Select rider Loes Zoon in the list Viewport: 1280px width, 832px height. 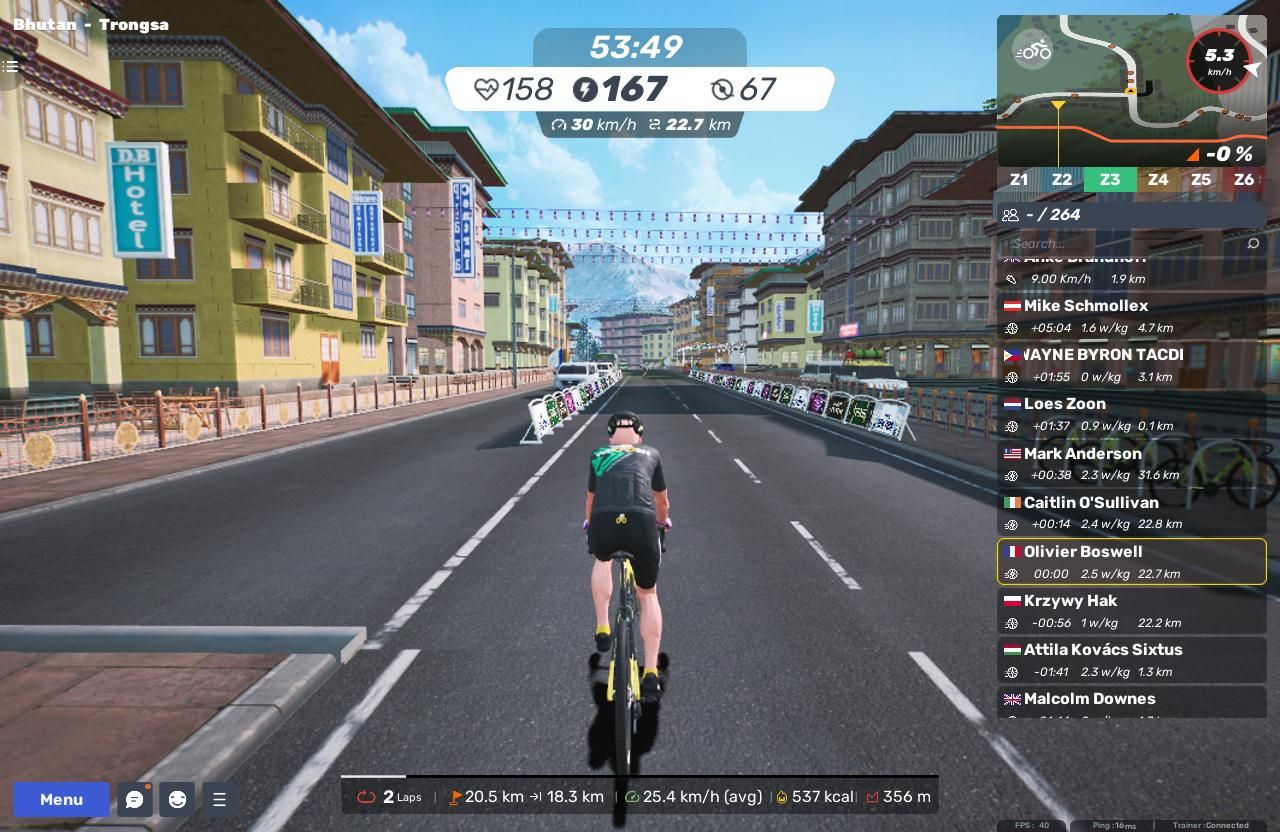coord(1131,414)
